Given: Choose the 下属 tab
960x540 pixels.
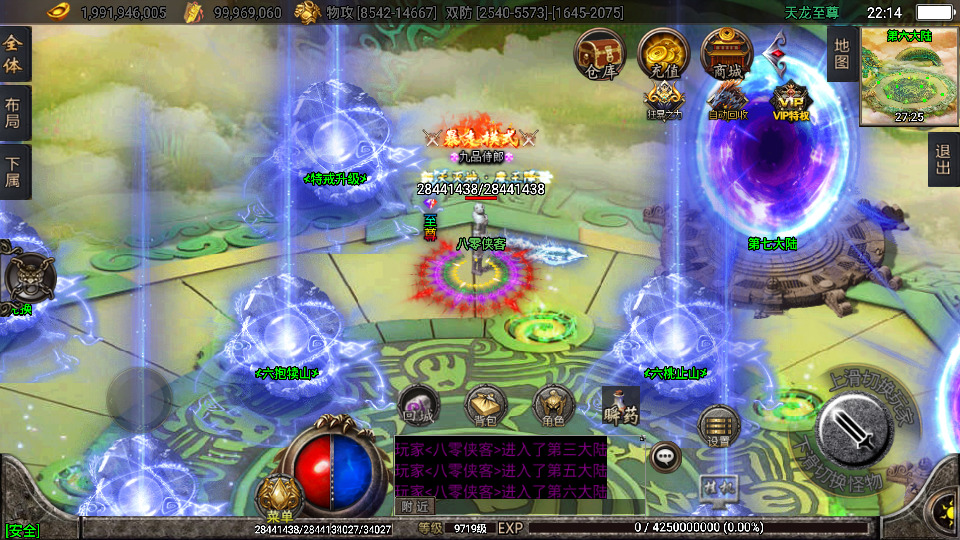Looking at the screenshot, I should coord(14,171).
